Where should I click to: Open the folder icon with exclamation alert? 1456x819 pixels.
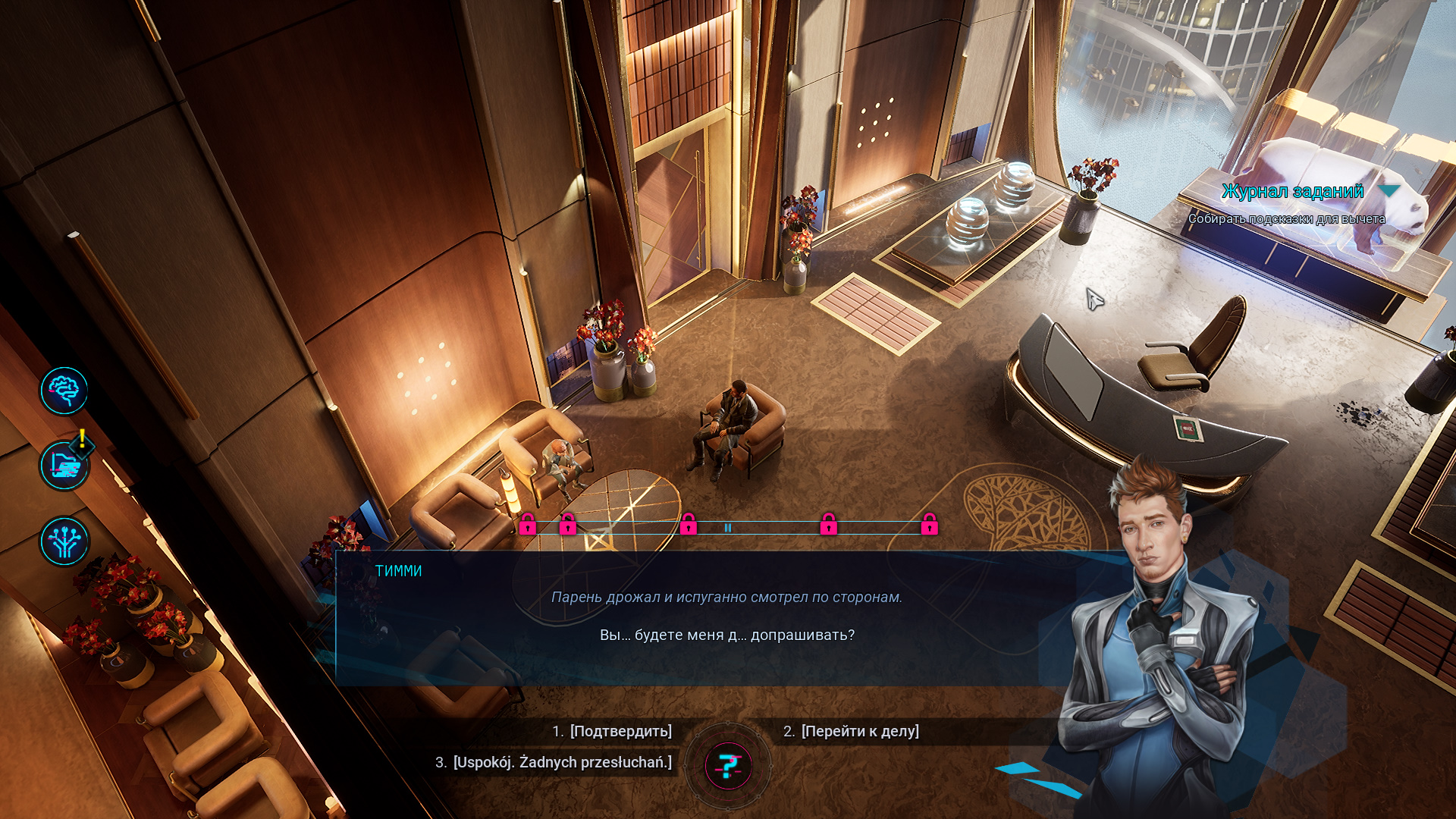click(64, 466)
